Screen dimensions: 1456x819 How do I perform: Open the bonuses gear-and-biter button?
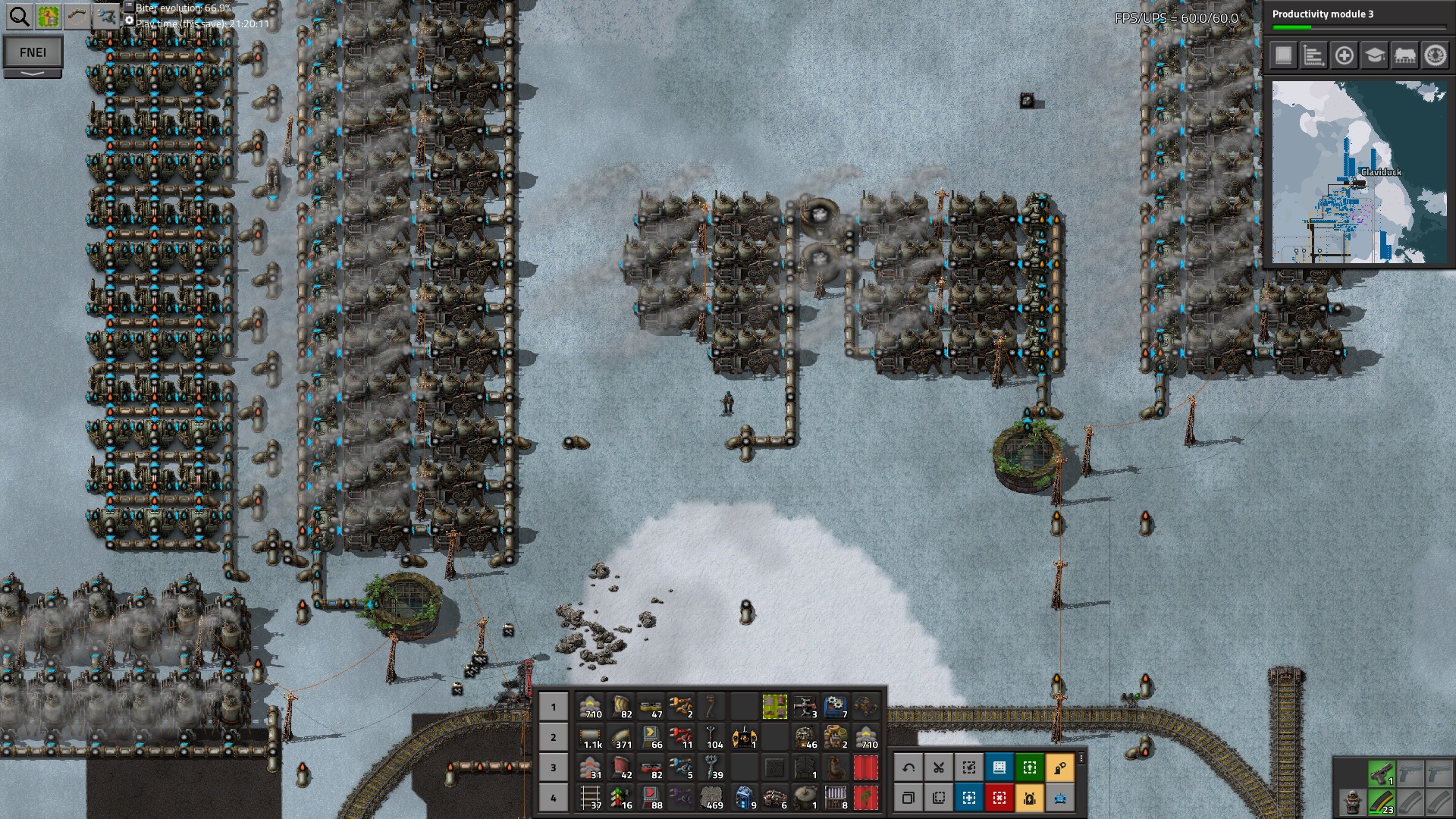(x=1435, y=55)
